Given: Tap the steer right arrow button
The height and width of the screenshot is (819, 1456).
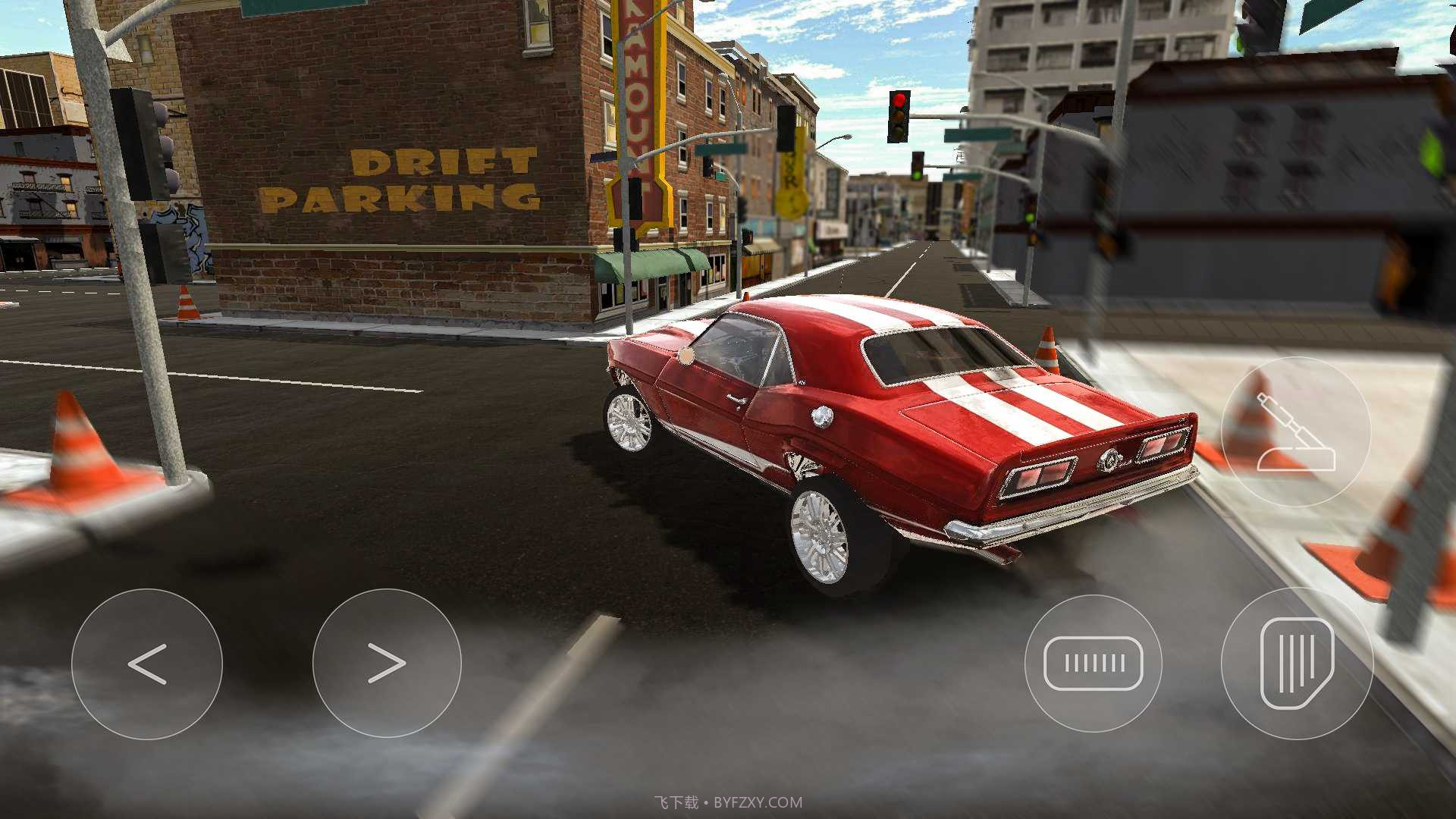Looking at the screenshot, I should click(387, 664).
